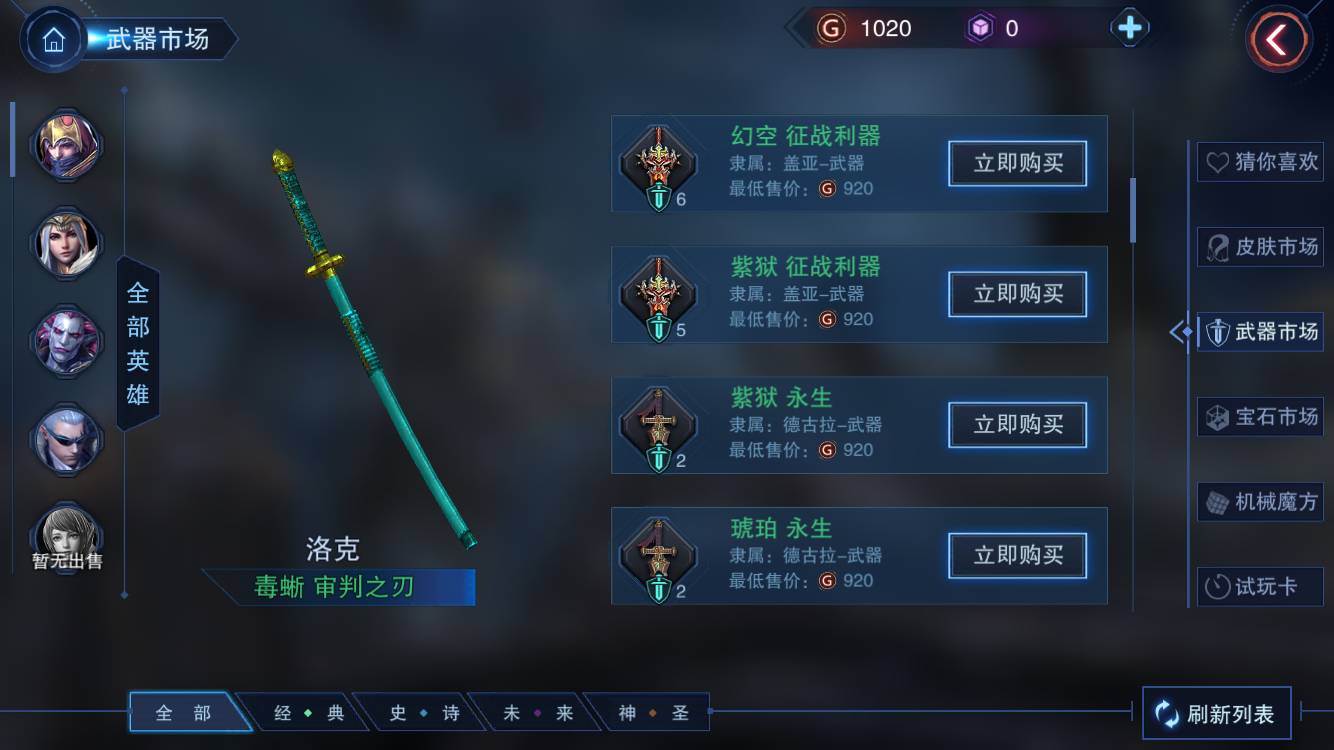Refresh the list with 刷新列表
The image size is (1334, 750).
click(x=1216, y=714)
